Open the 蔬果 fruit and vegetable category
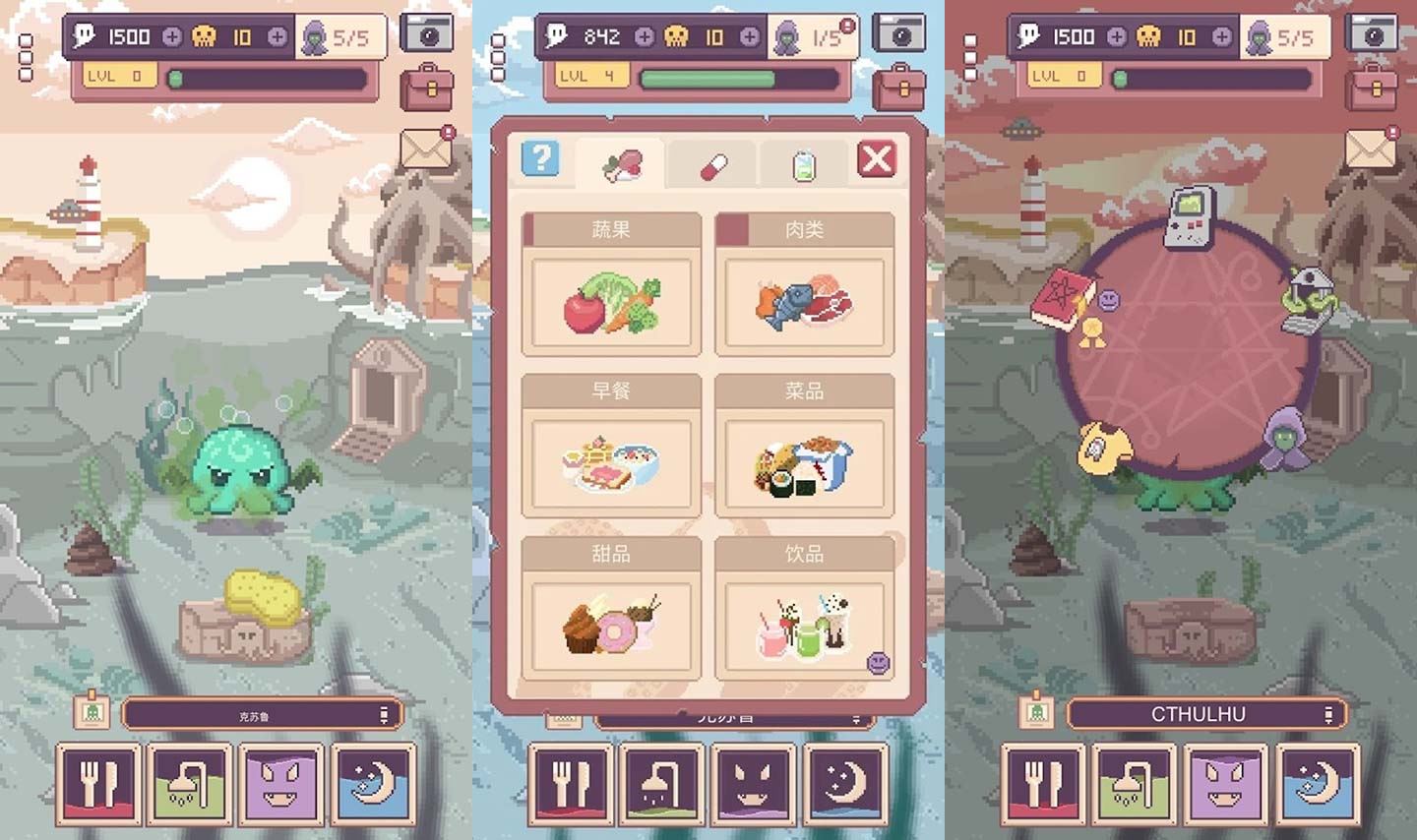The image size is (1417, 840). pyautogui.click(x=611, y=284)
